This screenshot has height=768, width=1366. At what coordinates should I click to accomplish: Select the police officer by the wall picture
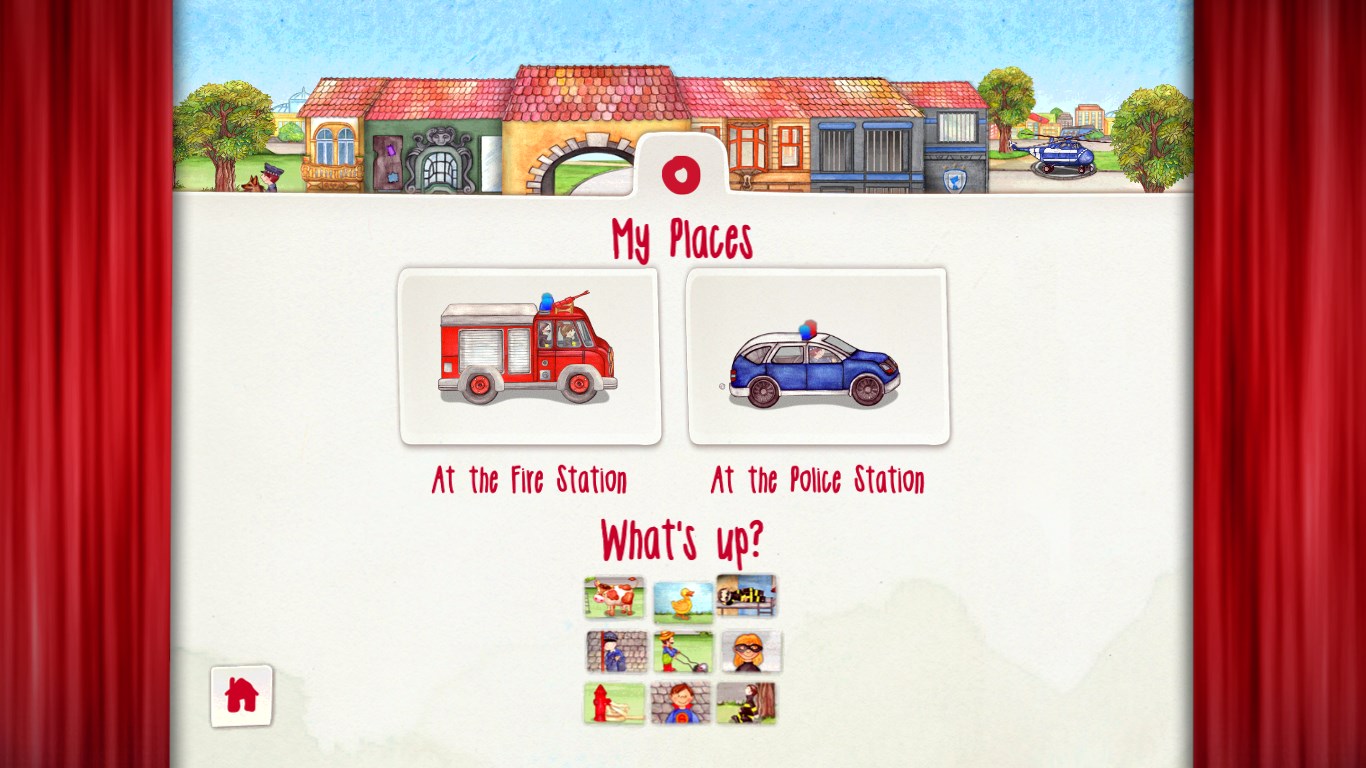pyautogui.click(x=616, y=652)
